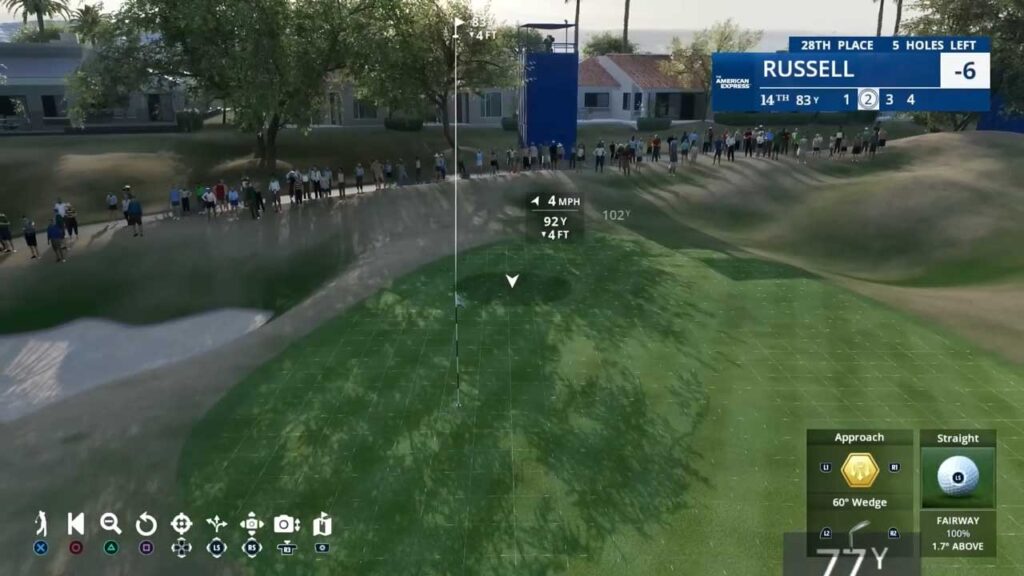Zoom out with the magnifying glass icon
The image size is (1024, 576).
coord(111,524)
